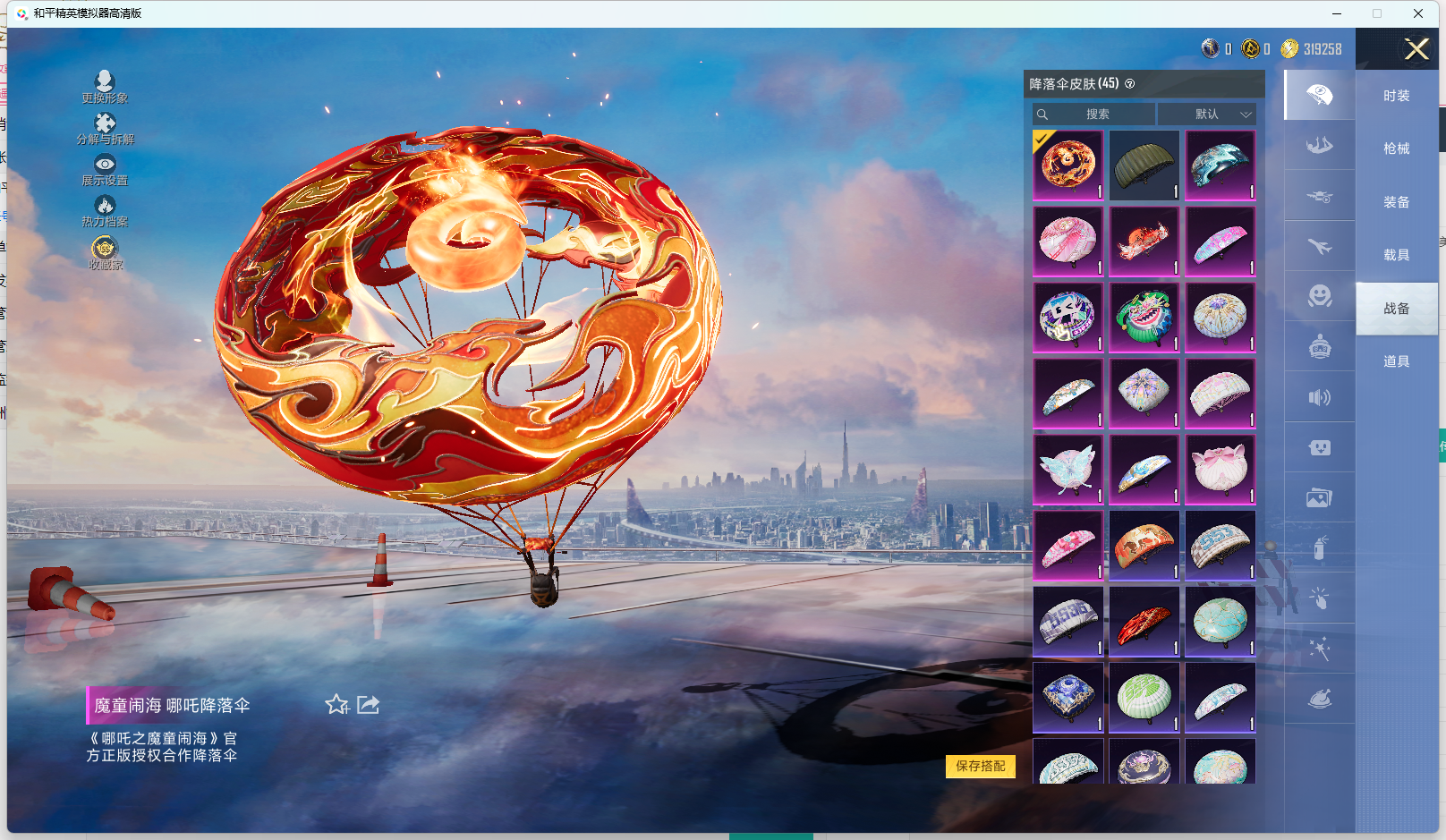Image resolution: width=1446 pixels, height=840 pixels.
Task: Select the plain olive-green parachute skin
Action: click(1144, 165)
